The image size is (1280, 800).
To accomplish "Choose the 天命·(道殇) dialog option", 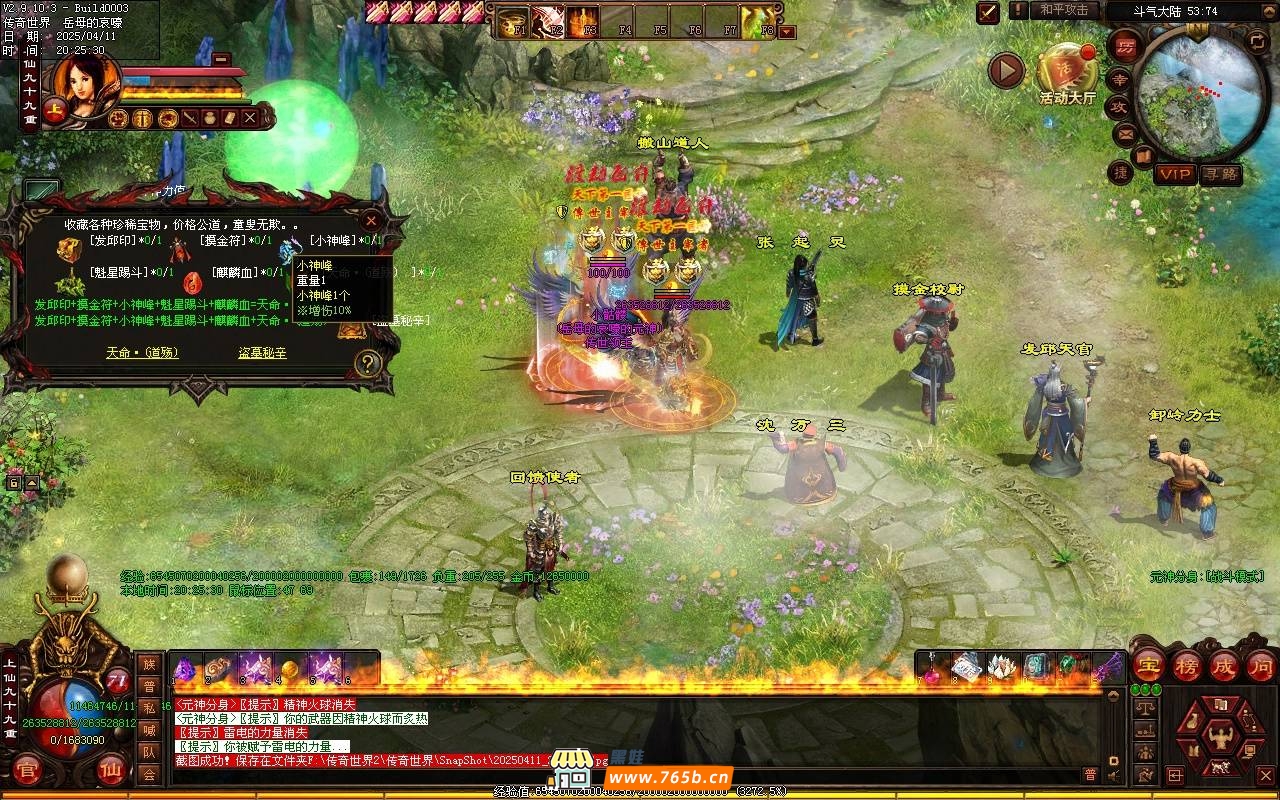I will pyautogui.click(x=140, y=353).
